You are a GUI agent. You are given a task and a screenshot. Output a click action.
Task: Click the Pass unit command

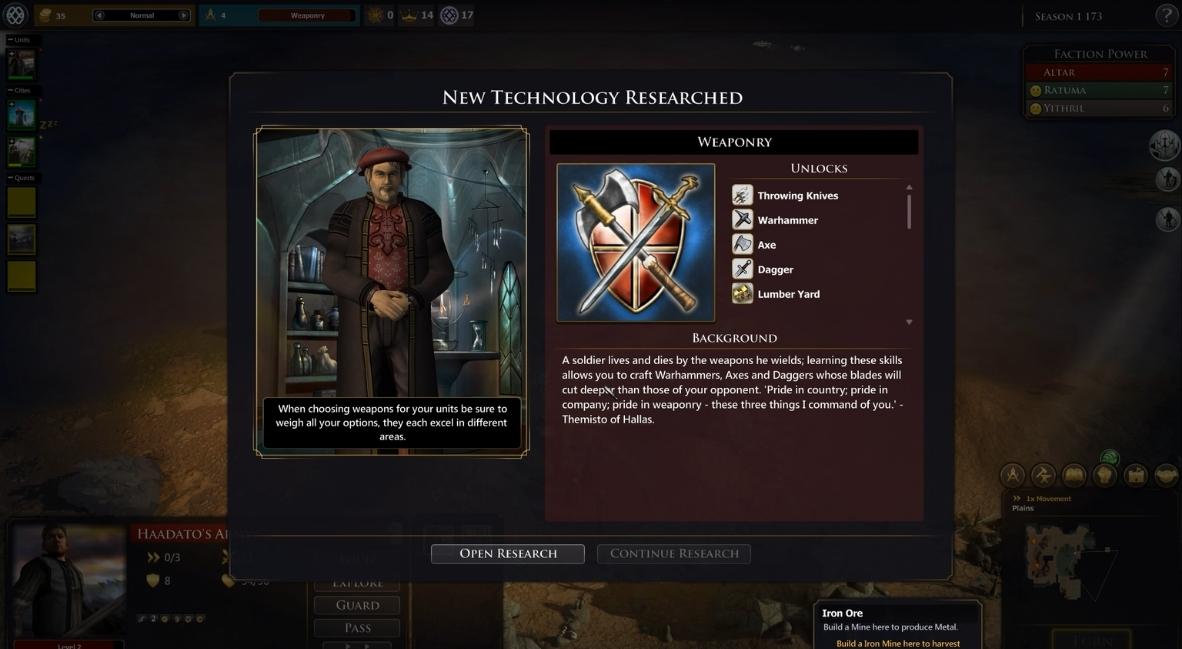coord(357,628)
